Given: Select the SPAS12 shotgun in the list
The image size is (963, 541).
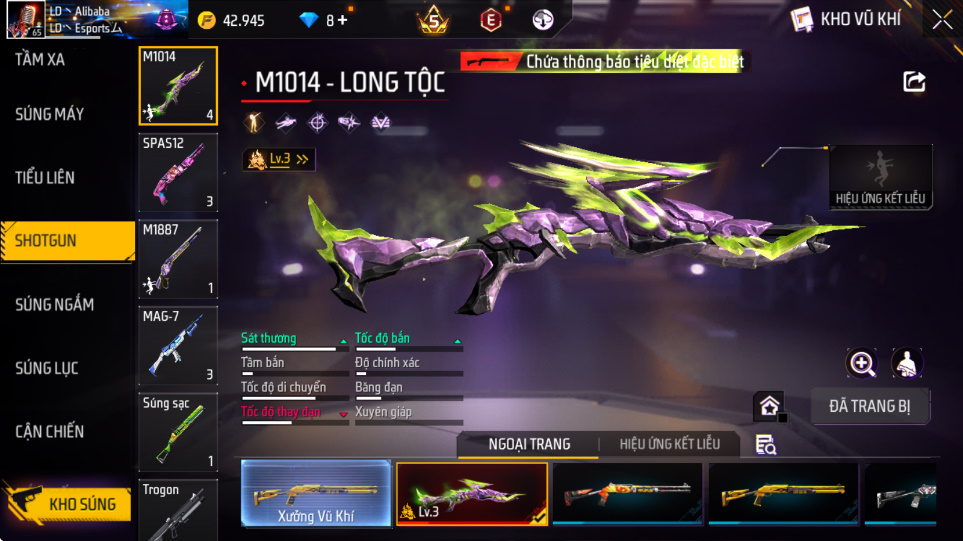Looking at the screenshot, I should [178, 173].
